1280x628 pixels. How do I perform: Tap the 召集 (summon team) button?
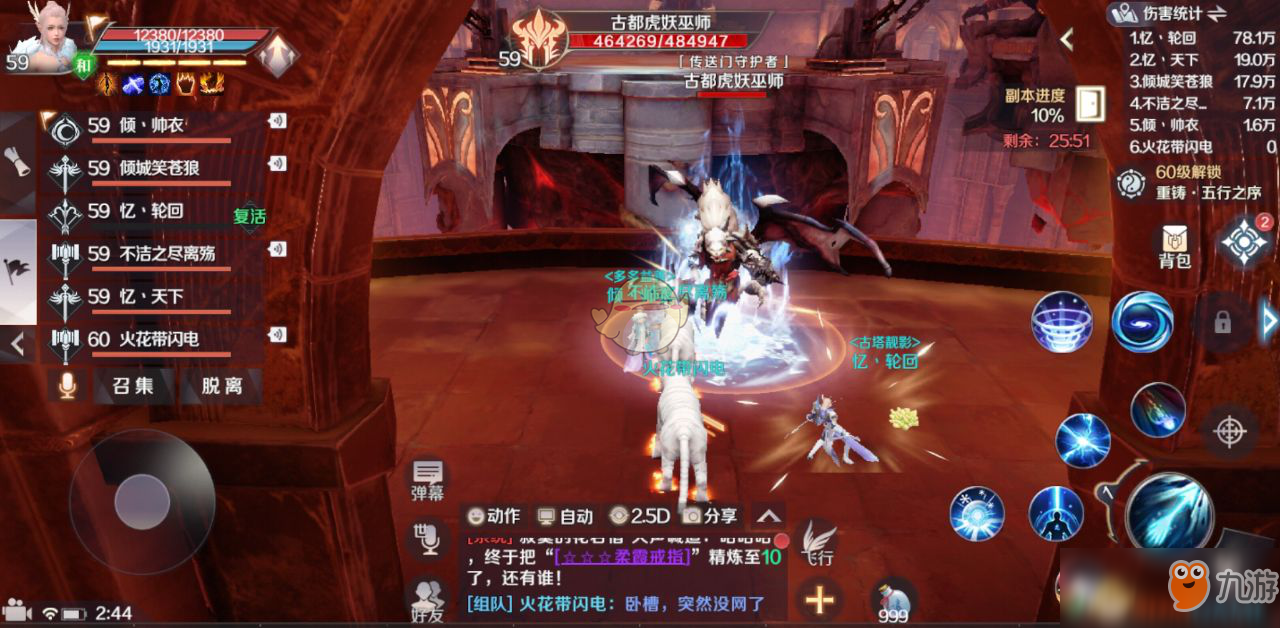(x=133, y=386)
